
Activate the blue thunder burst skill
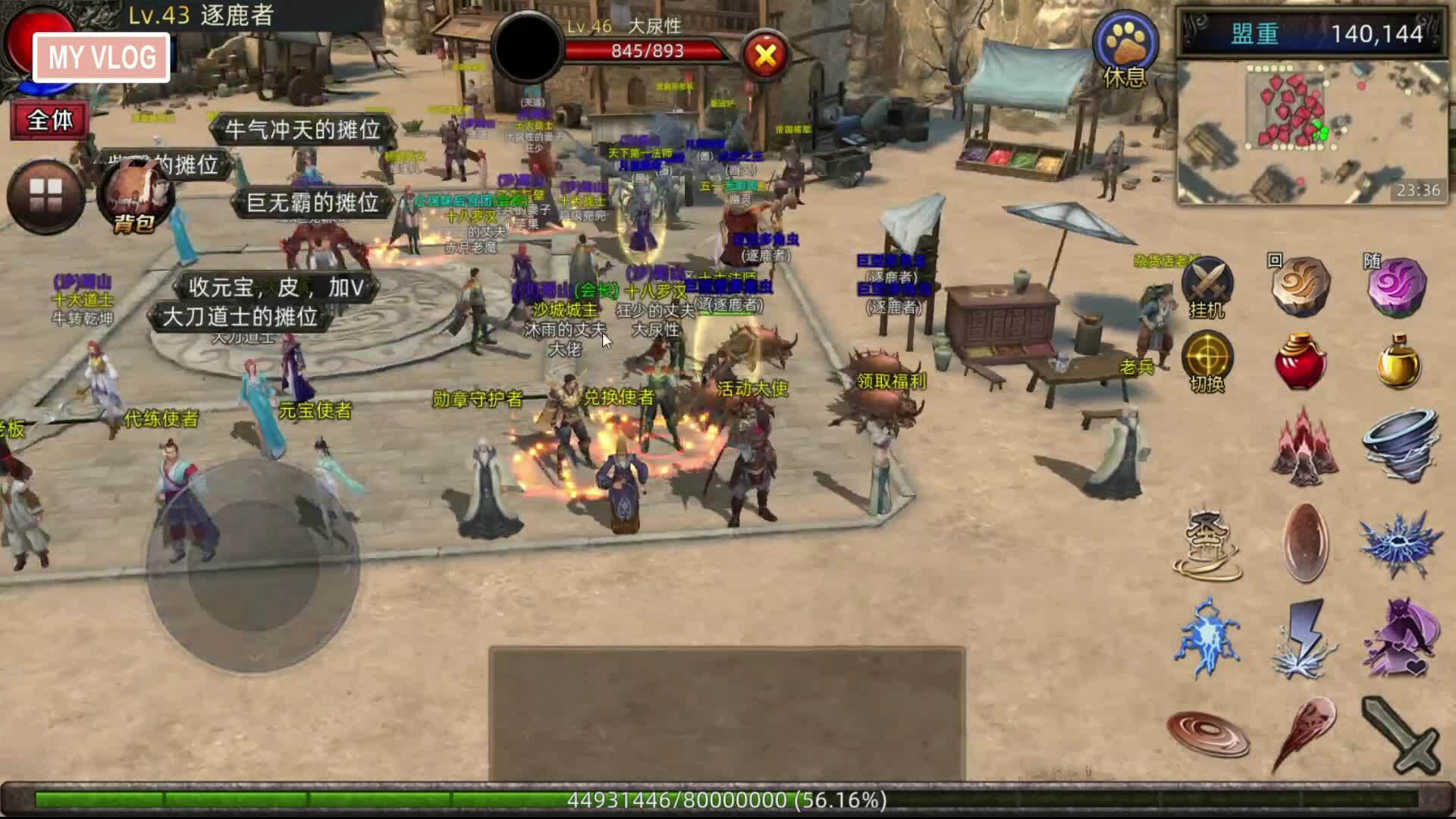tap(1400, 543)
